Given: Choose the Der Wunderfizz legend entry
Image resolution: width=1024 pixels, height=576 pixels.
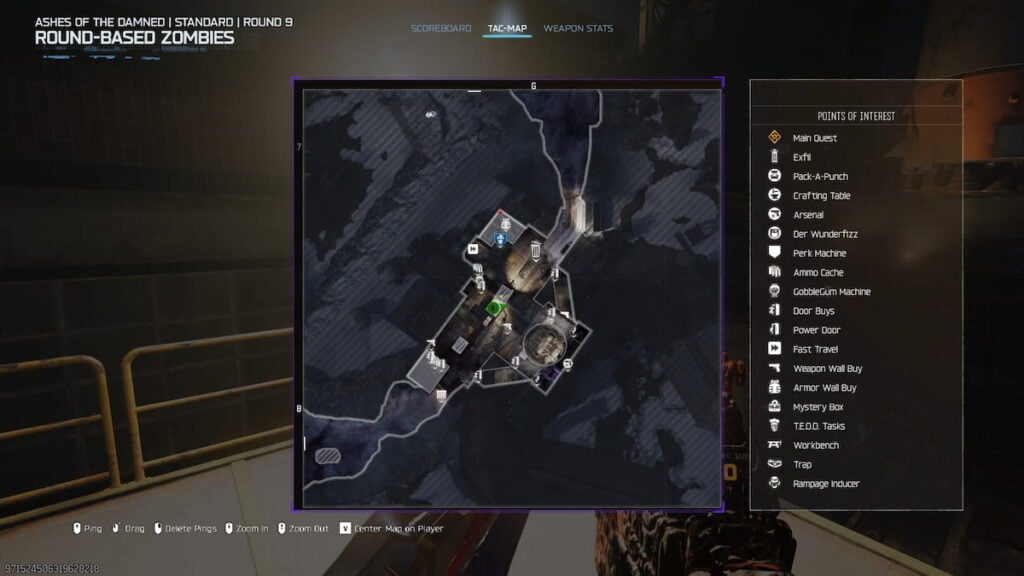Looking at the screenshot, I should 825,234.
